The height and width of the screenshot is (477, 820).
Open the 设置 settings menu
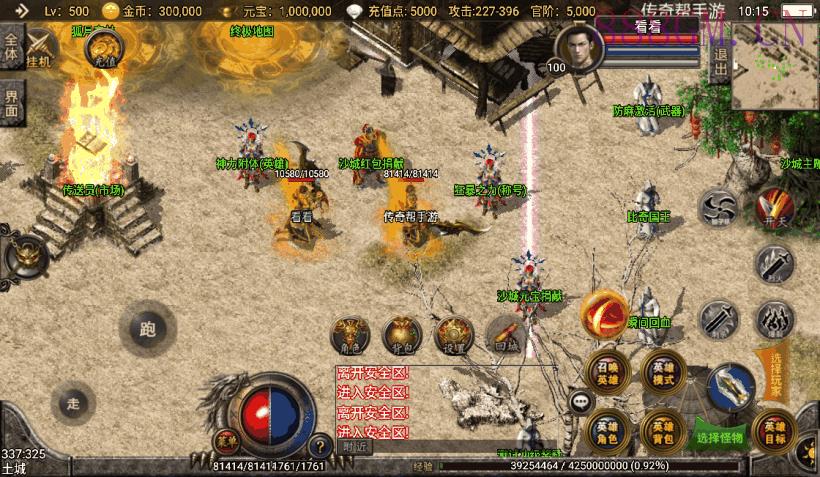click(454, 335)
